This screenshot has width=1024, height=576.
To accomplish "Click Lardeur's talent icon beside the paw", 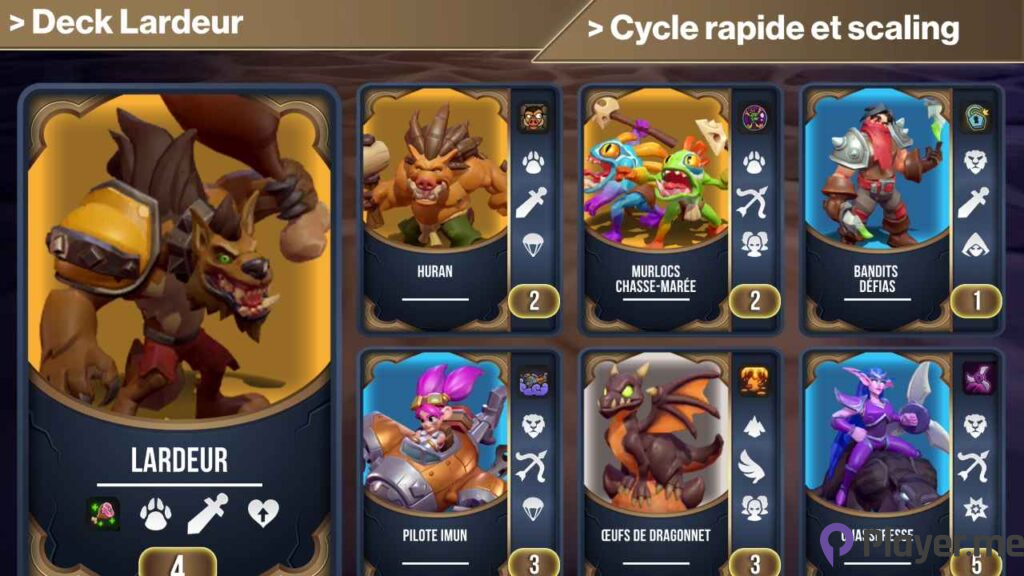I will click(103, 513).
